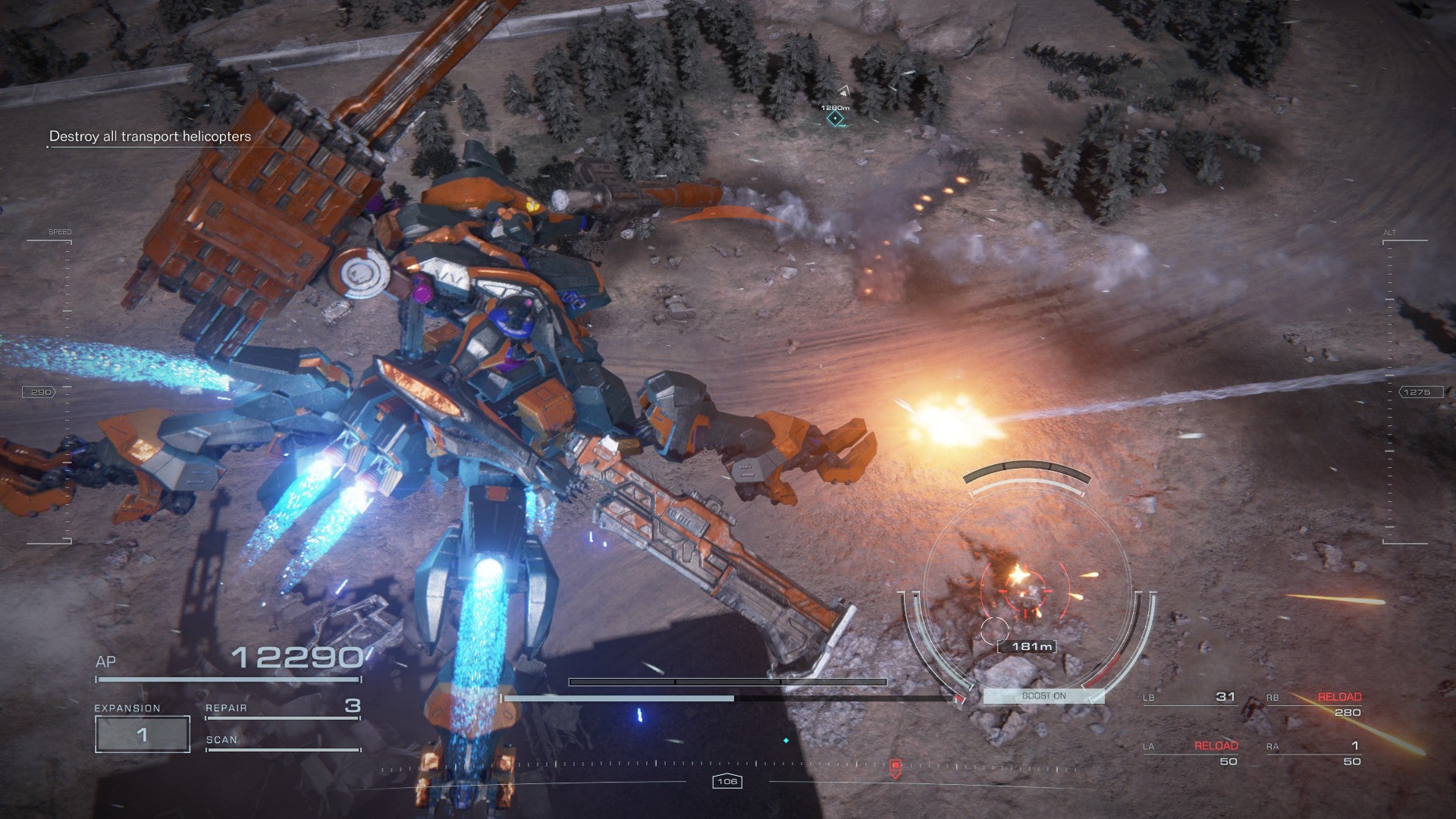Click the 1290m waypoint diamond marker
Viewport: 1456px width, 819px height.
(835, 118)
